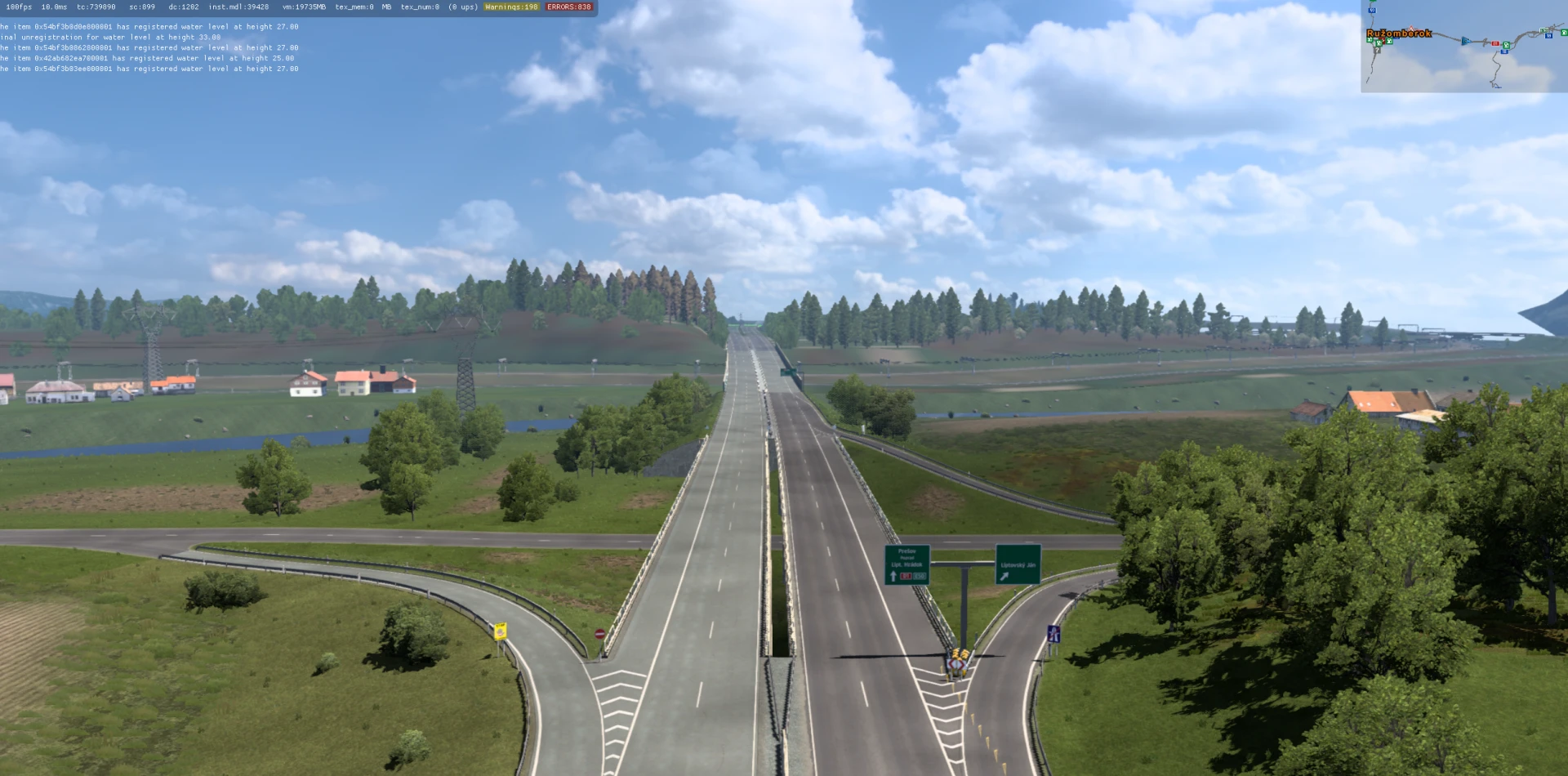
Task: Click the red road closure marker on the minimap
Action: tap(1495, 43)
